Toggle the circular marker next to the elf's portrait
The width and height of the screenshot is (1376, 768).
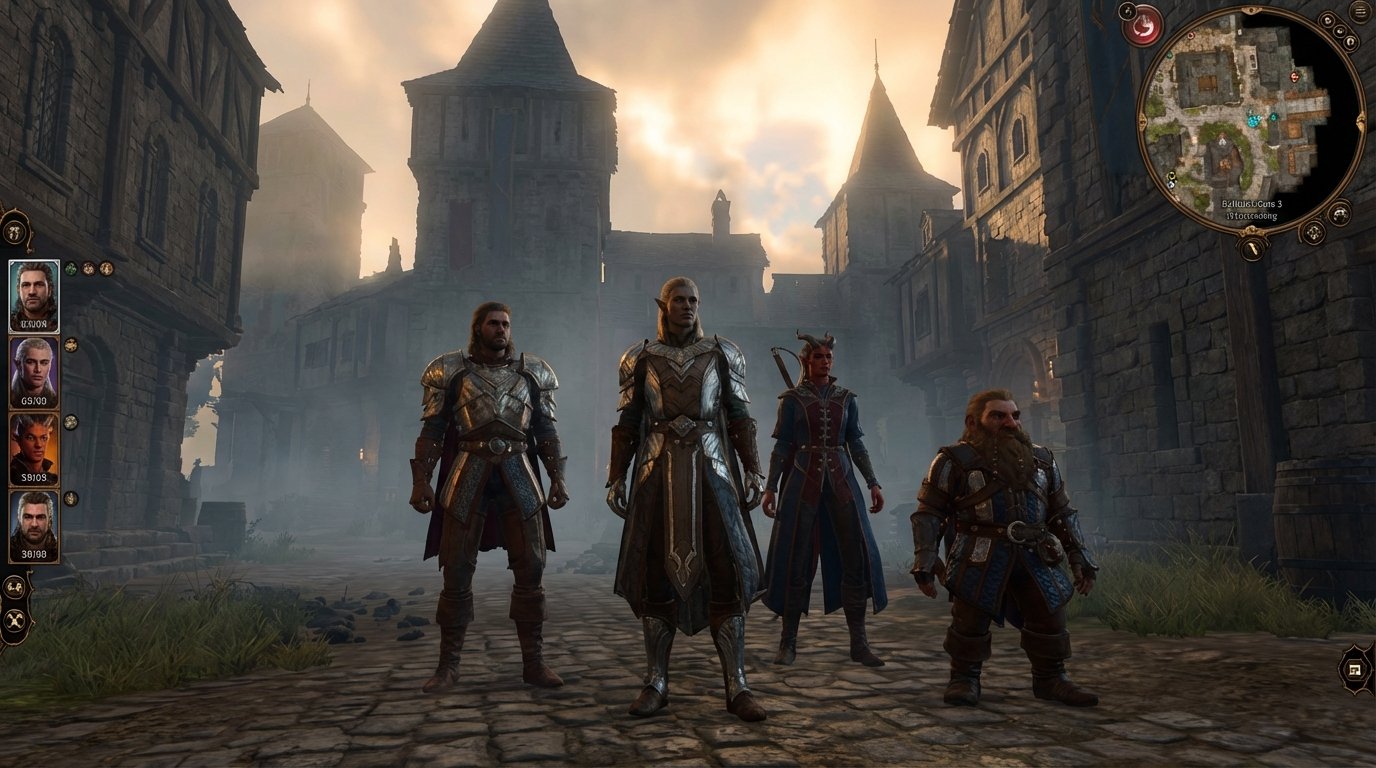click(69, 347)
